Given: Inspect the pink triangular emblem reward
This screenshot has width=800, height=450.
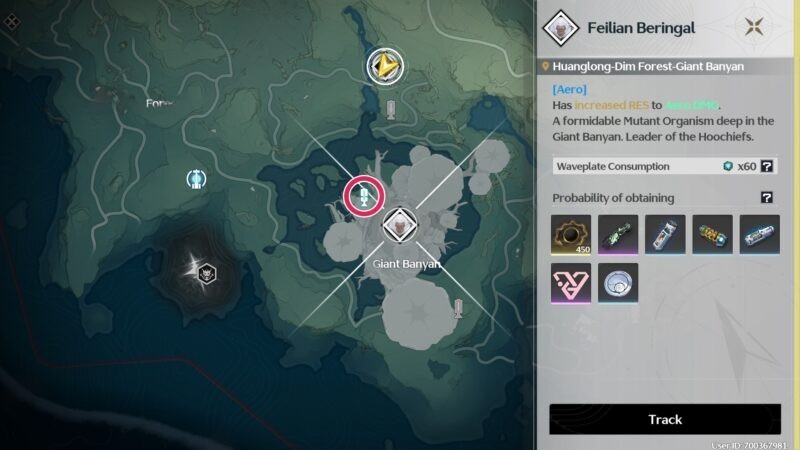Looking at the screenshot, I should [571, 283].
